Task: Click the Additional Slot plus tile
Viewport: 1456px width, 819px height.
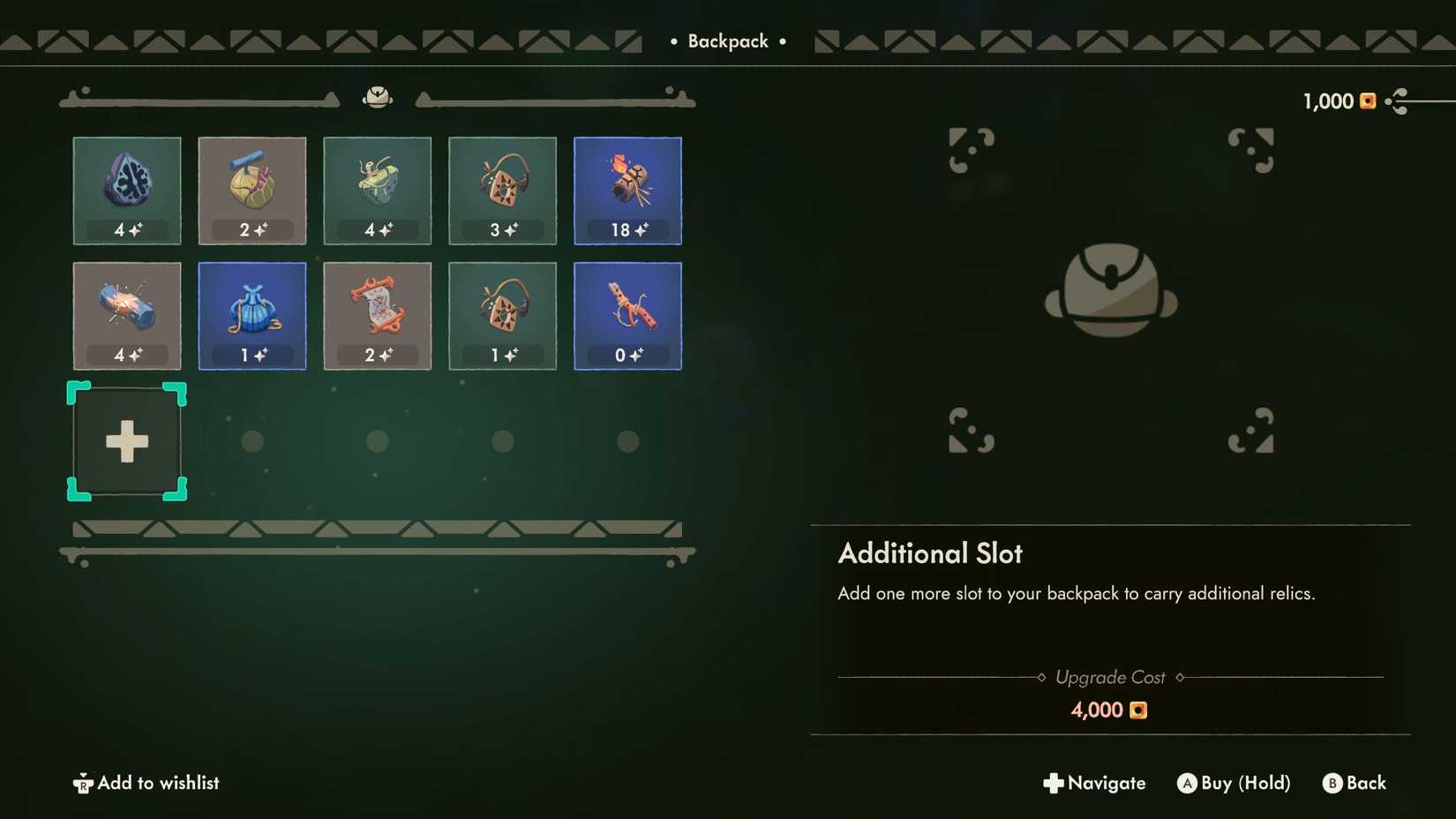Action: [x=126, y=441]
